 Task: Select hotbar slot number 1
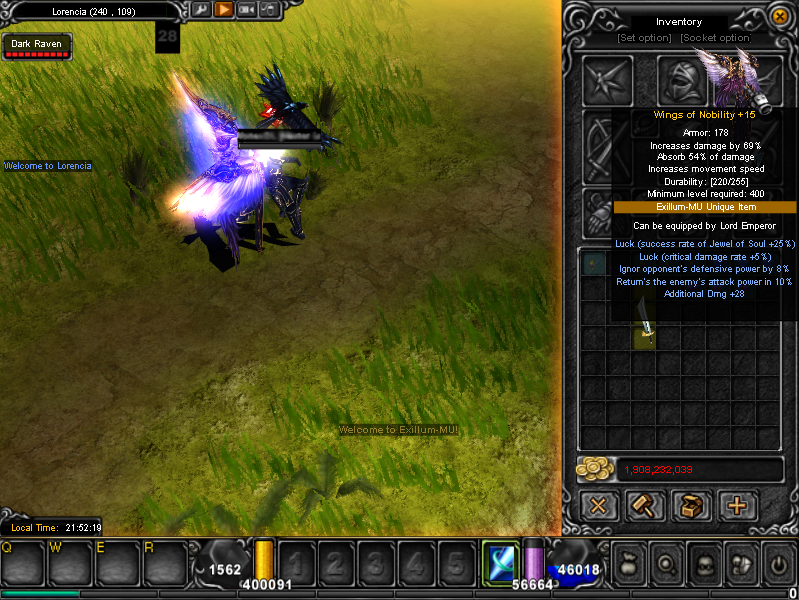coord(295,563)
